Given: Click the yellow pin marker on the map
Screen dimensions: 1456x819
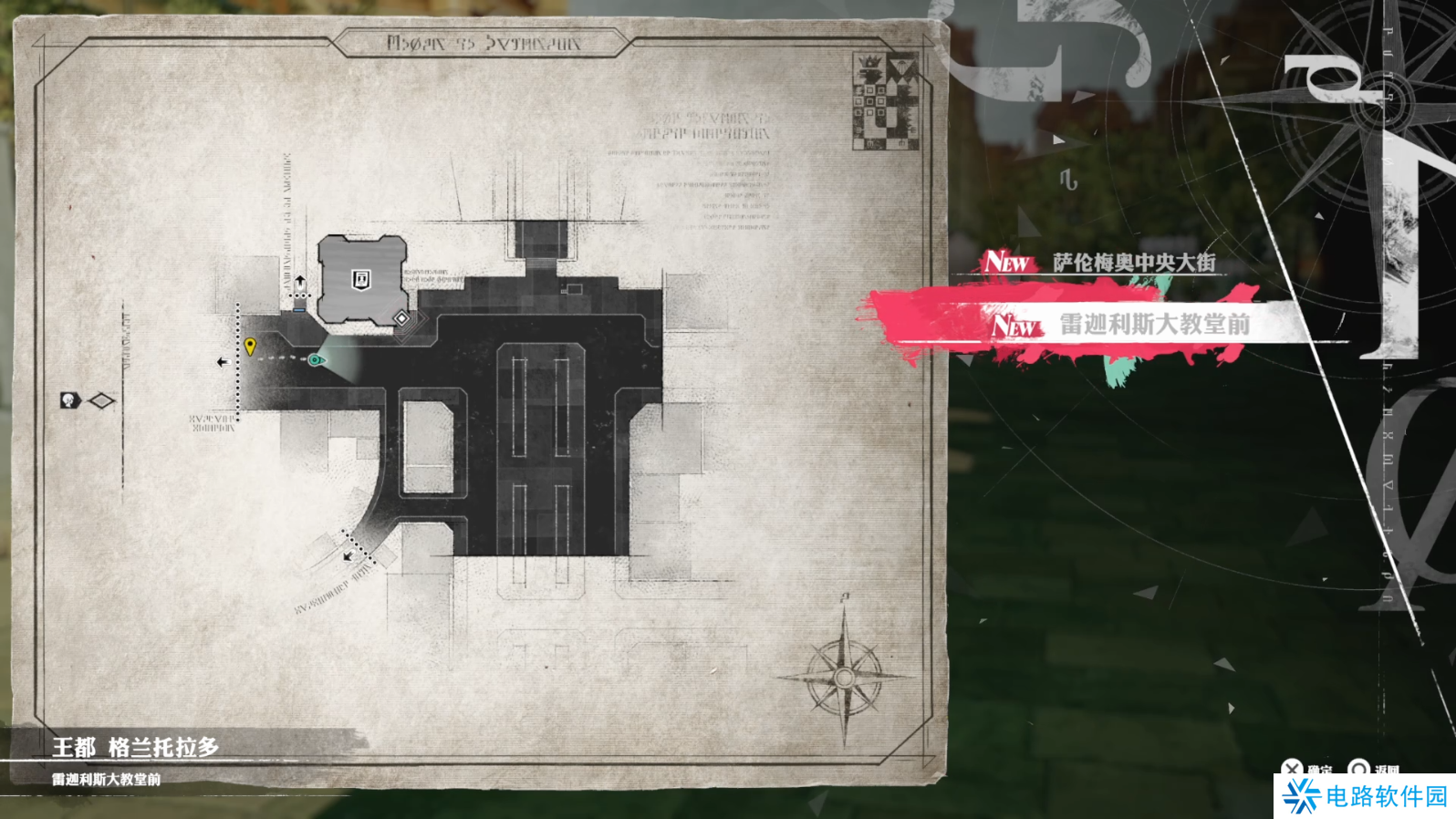Looking at the screenshot, I should click(250, 346).
